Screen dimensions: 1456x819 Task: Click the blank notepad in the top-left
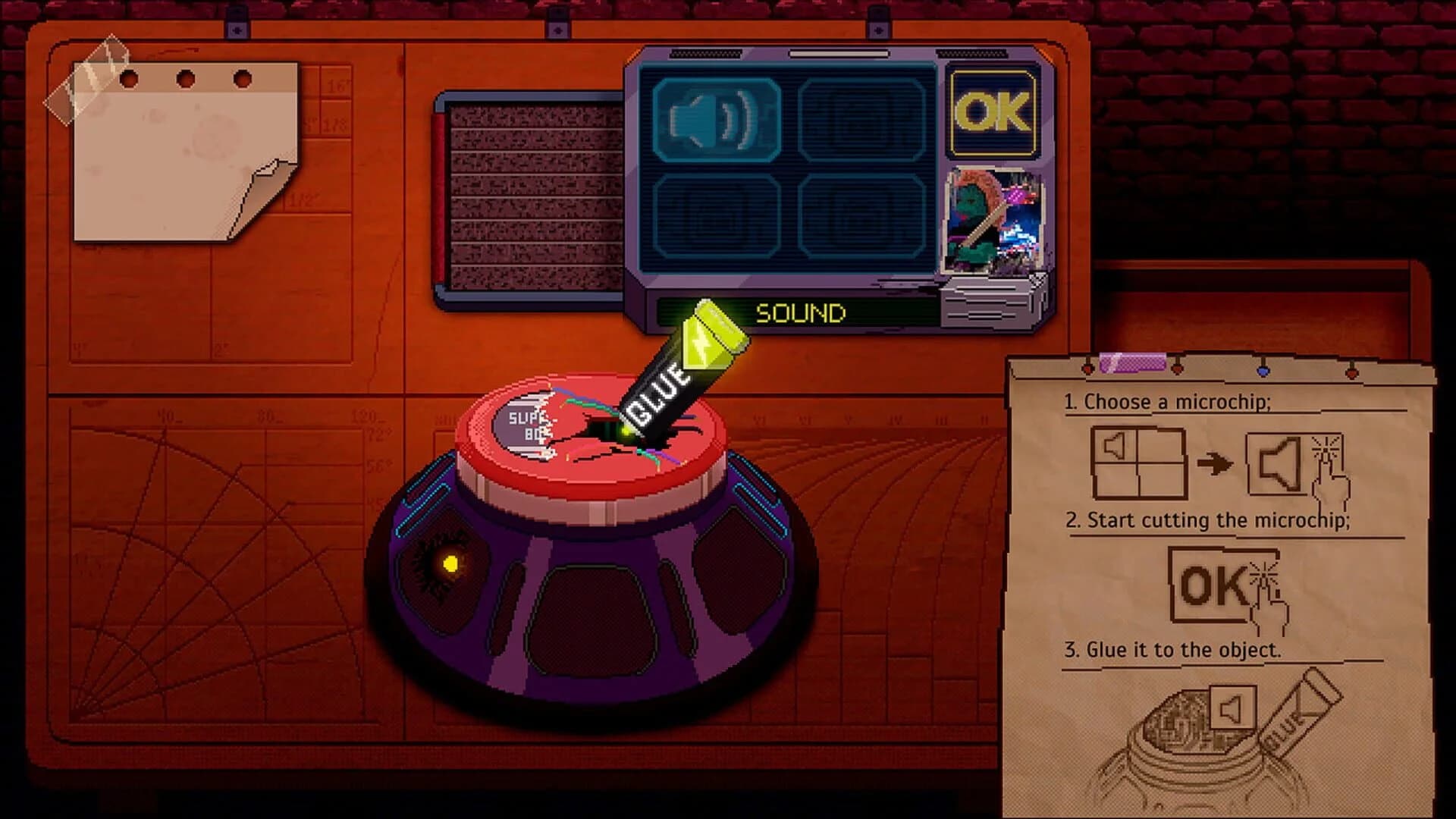click(186, 152)
